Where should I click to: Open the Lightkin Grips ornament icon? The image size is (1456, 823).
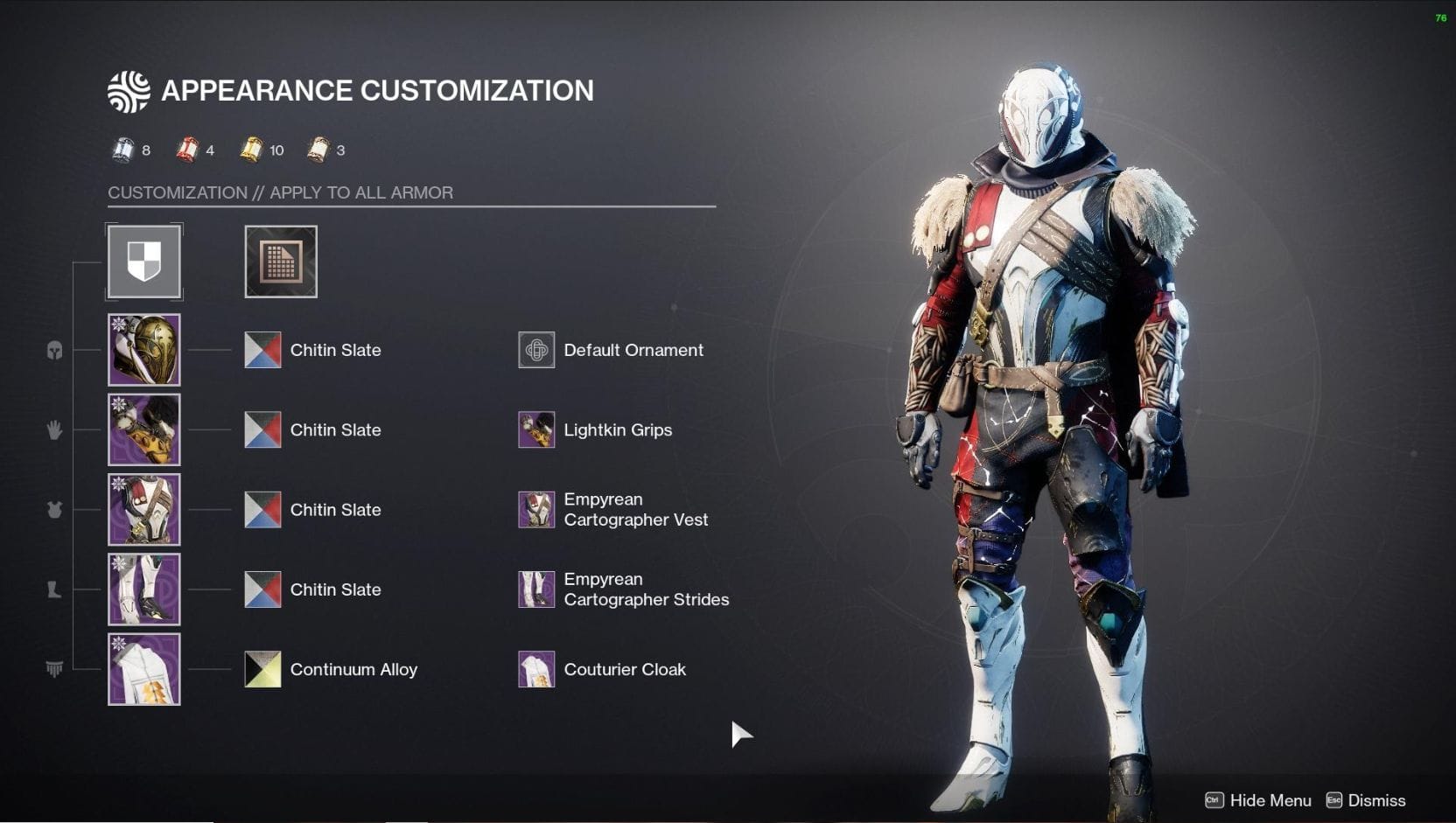536,429
